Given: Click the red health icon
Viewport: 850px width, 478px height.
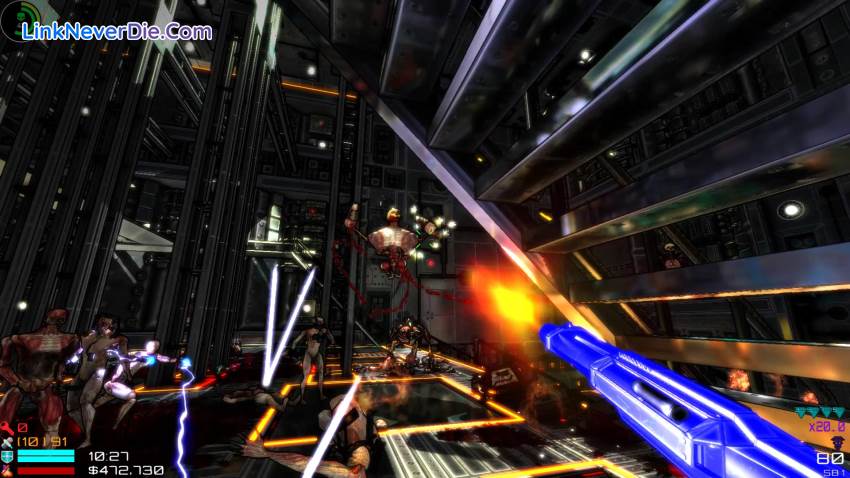Looking at the screenshot, I should [x=7, y=469].
